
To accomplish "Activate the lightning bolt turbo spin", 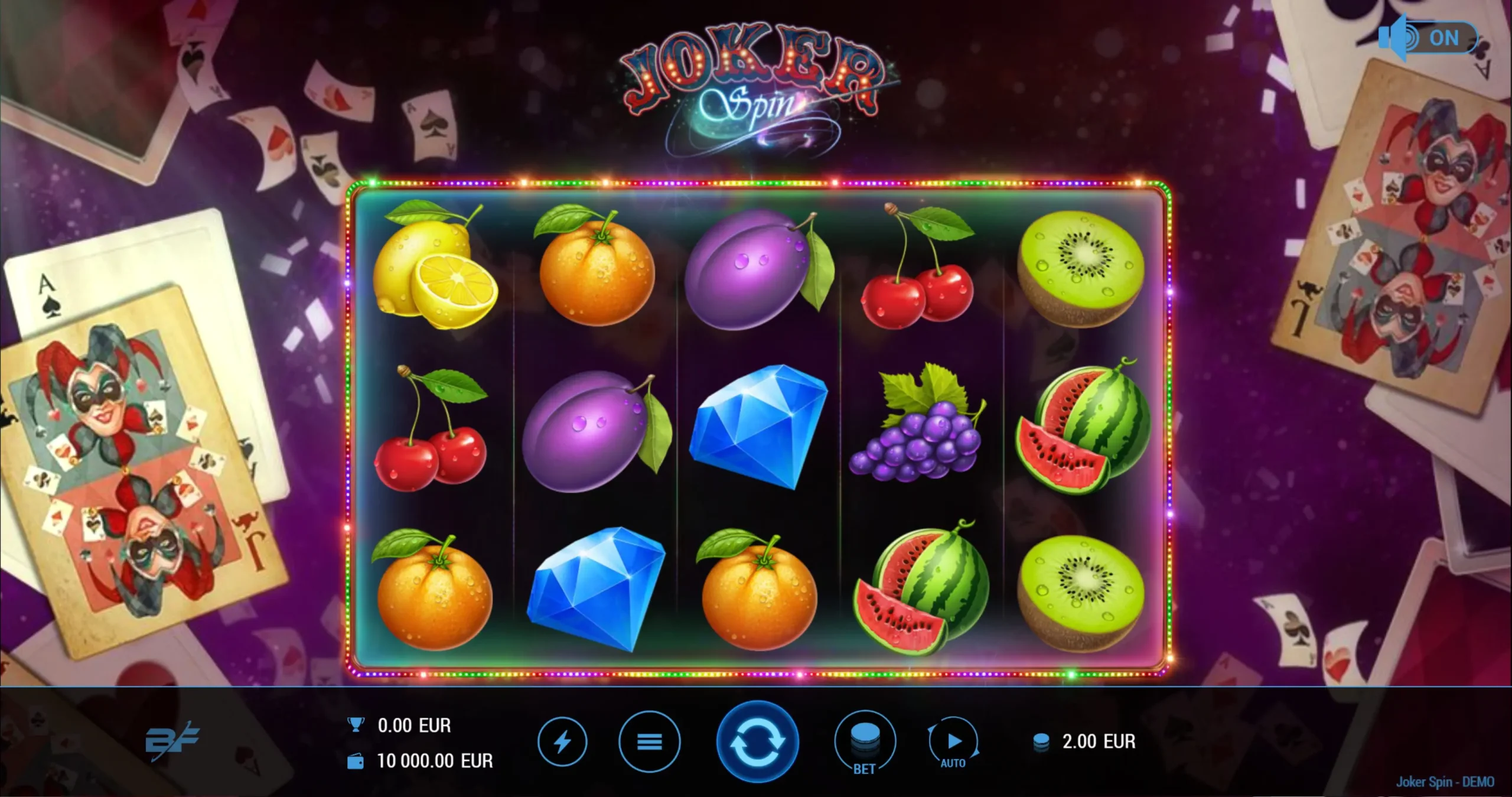I will click(562, 741).
